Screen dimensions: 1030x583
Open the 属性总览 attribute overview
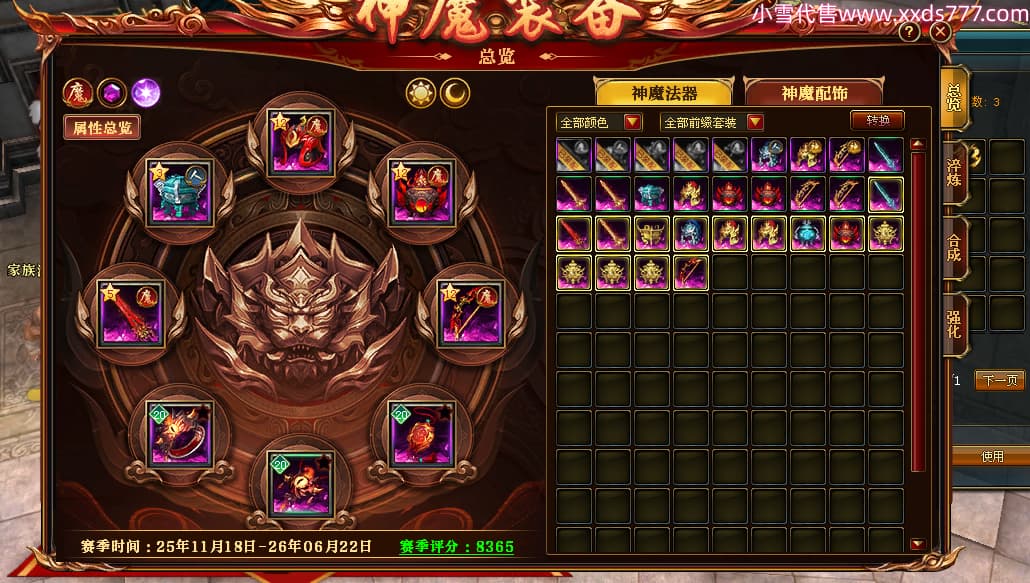click(101, 127)
